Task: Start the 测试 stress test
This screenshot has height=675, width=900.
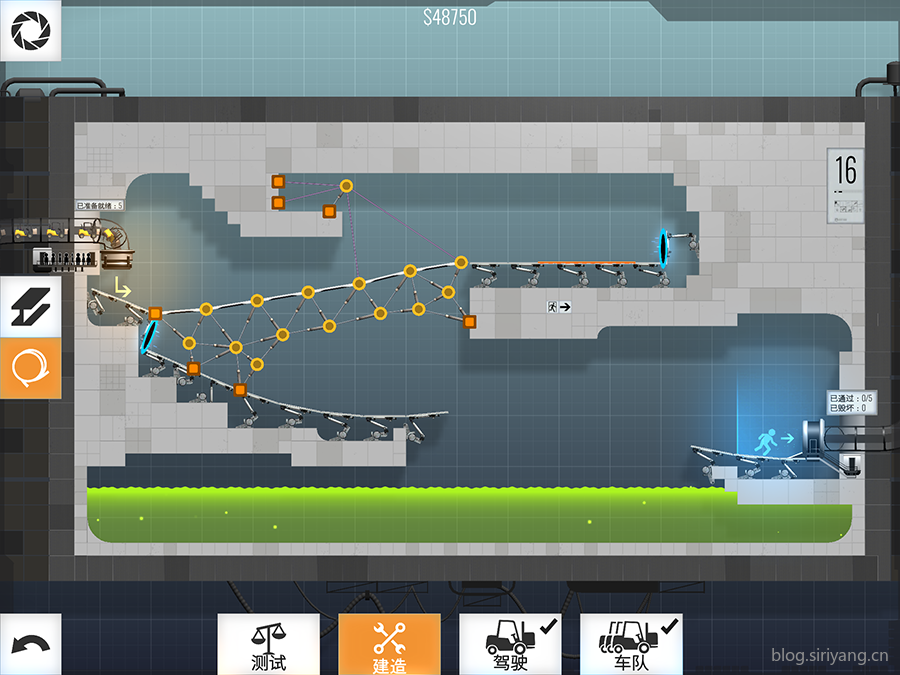Action: 269,644
